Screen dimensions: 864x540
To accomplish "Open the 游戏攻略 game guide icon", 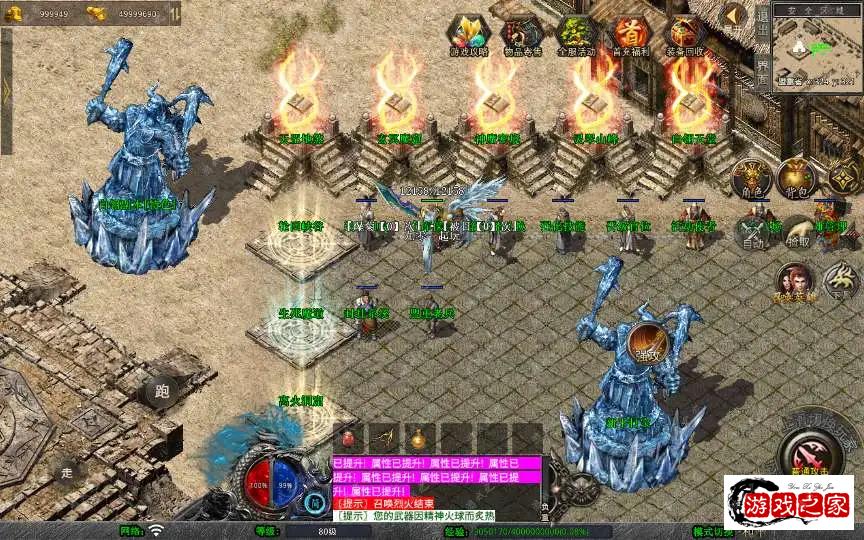I will tap(464, 35).
